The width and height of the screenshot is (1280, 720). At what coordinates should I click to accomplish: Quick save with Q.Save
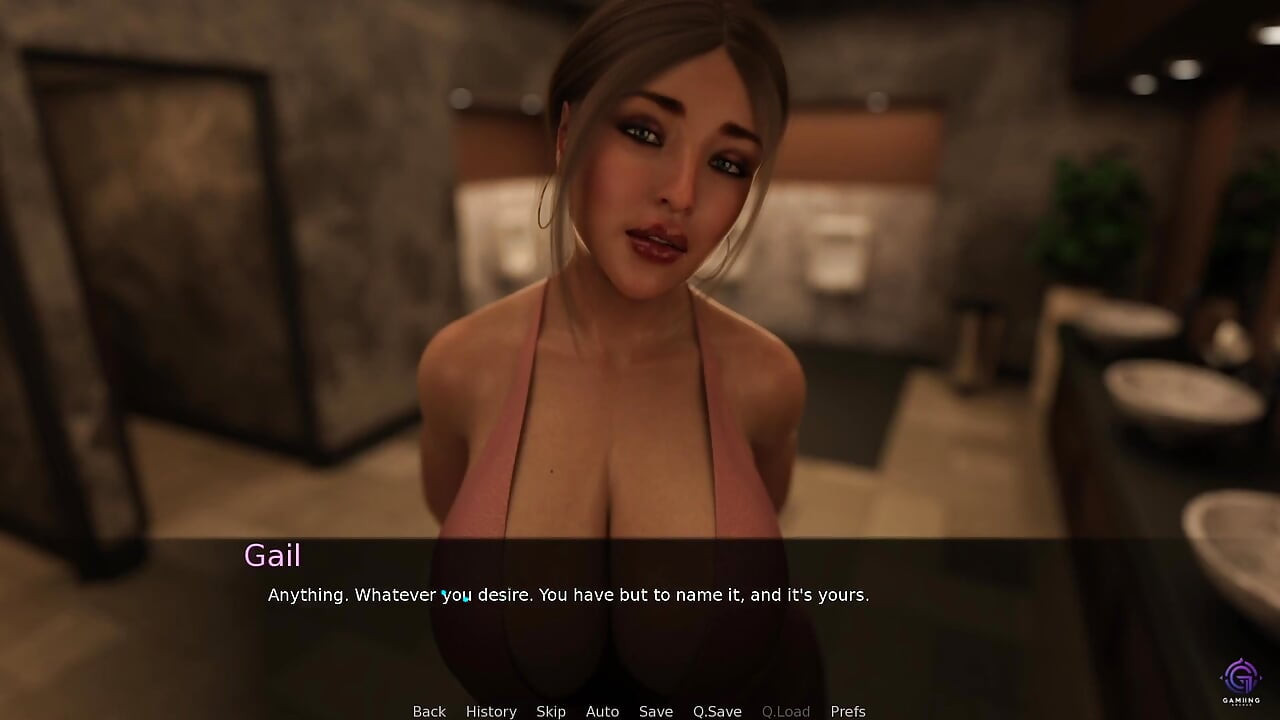click(x=717, y=711)
